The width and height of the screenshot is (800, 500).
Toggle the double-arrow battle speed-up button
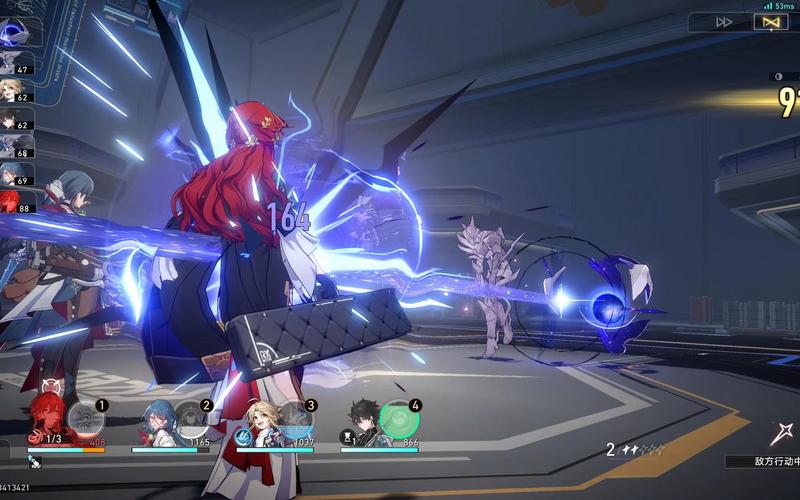[x=724, y=21]
